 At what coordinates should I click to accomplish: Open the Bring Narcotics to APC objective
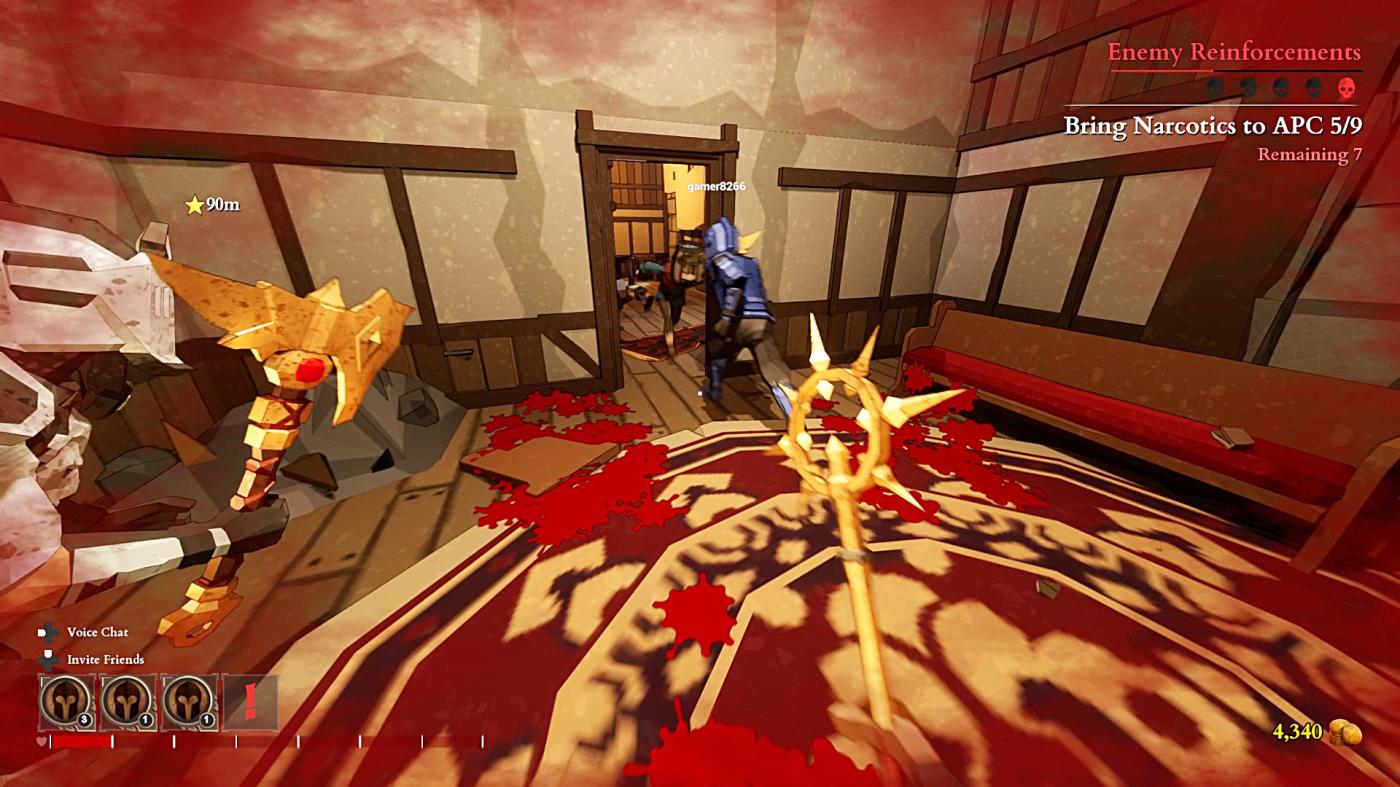pyautogui.click(x=1212, y=125)
